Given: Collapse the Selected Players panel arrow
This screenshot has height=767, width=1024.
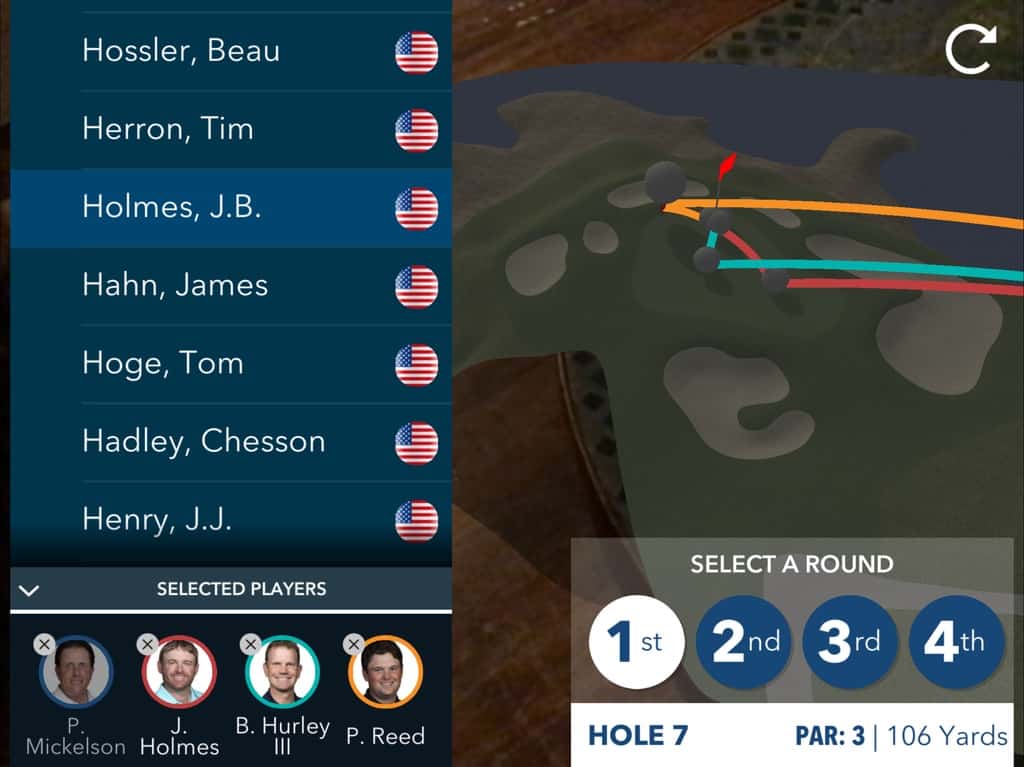Looking at the screenshot, I should 29,590.
